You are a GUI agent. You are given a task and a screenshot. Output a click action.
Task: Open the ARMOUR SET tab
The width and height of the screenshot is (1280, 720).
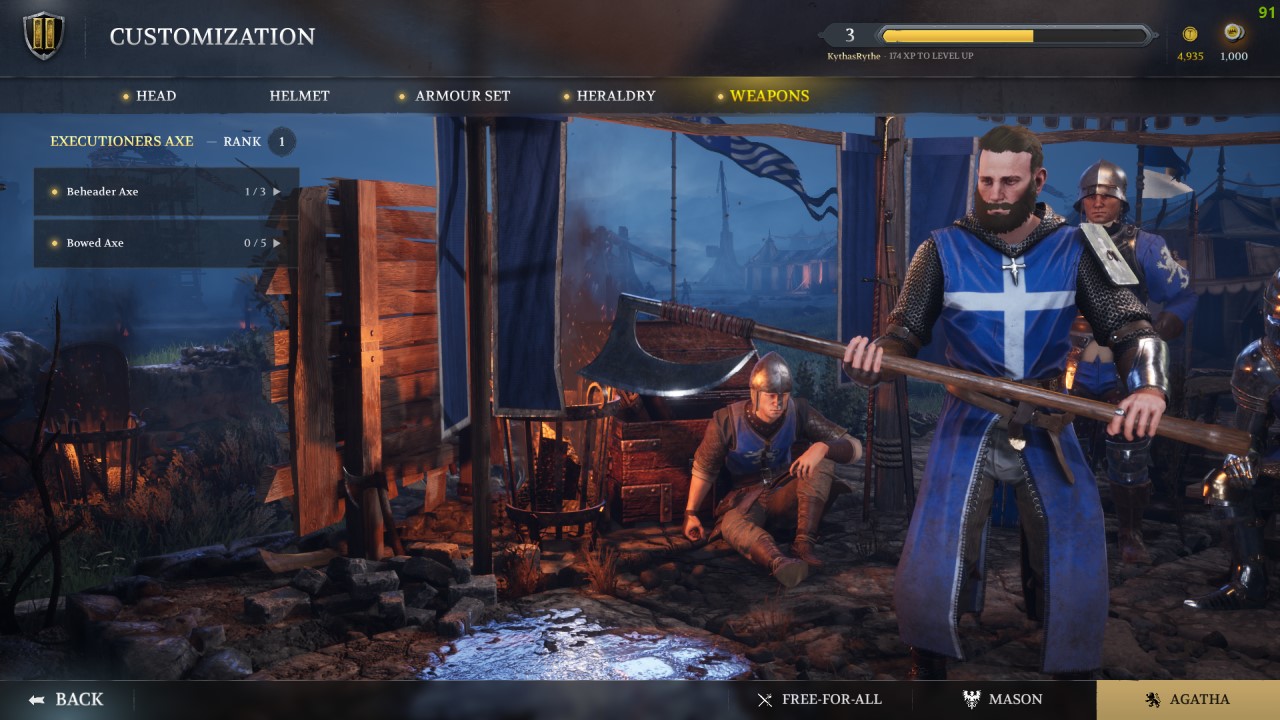(461, 96)
